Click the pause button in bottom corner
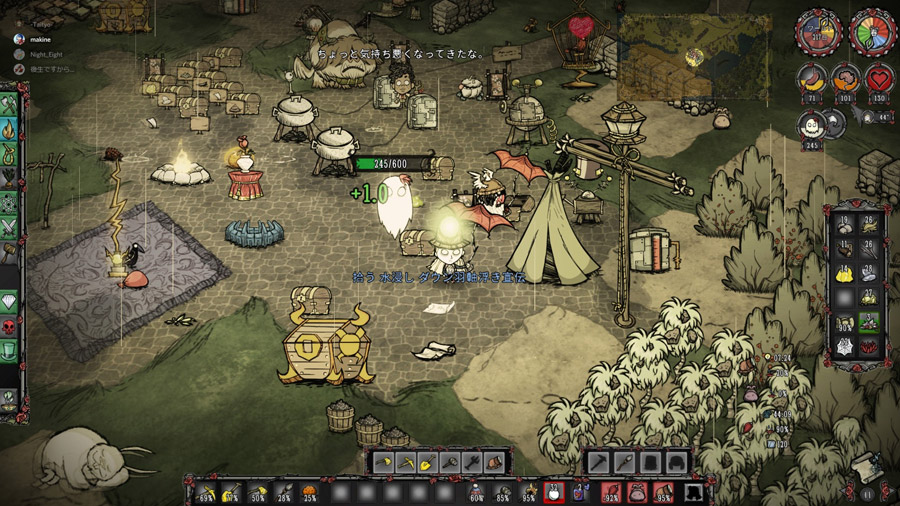The height and width of the screenshot is (506, 900). coord(868,494)
